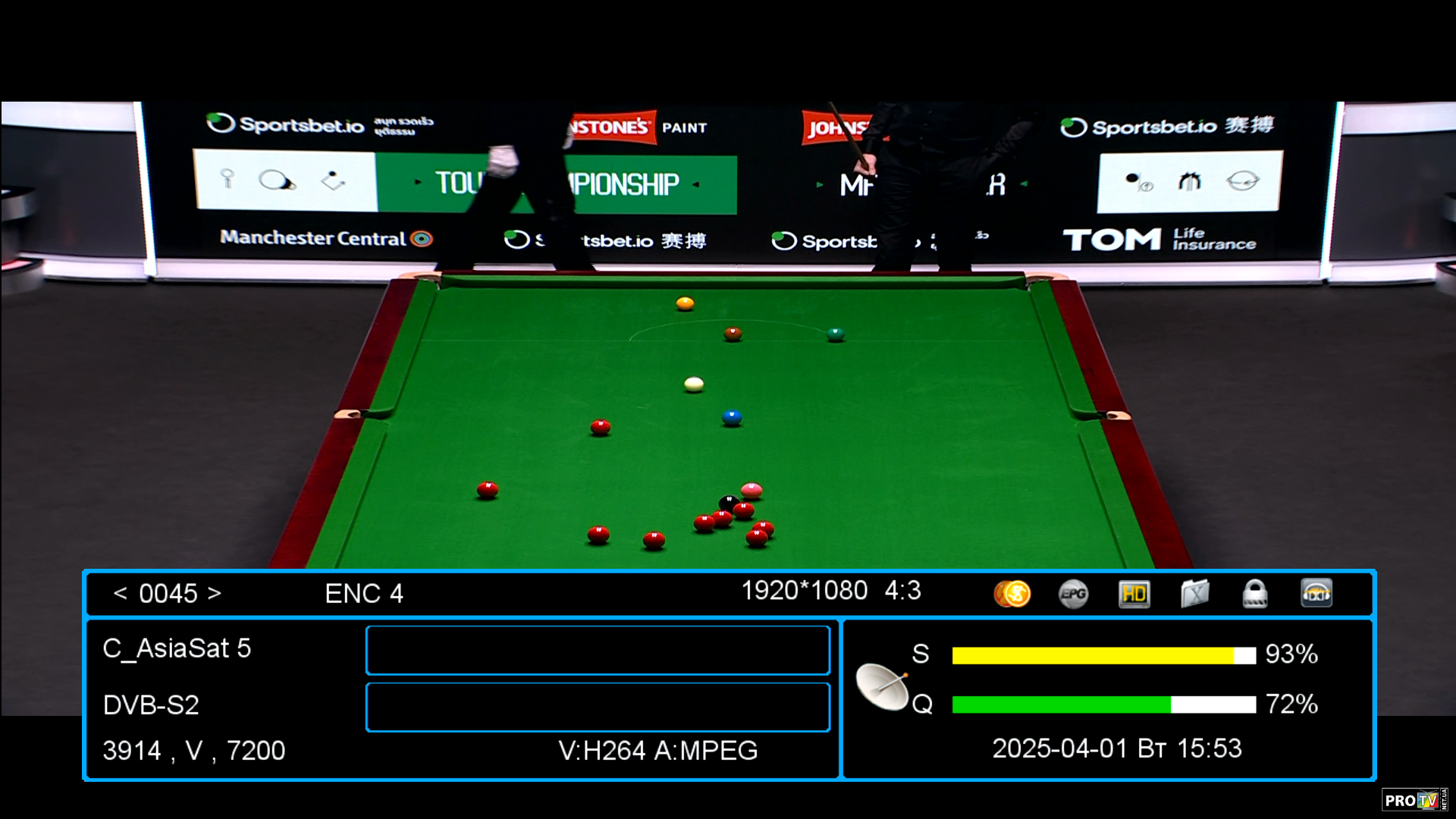
Task: Click the grey folder X icon
Action: tap(1194, 594)
